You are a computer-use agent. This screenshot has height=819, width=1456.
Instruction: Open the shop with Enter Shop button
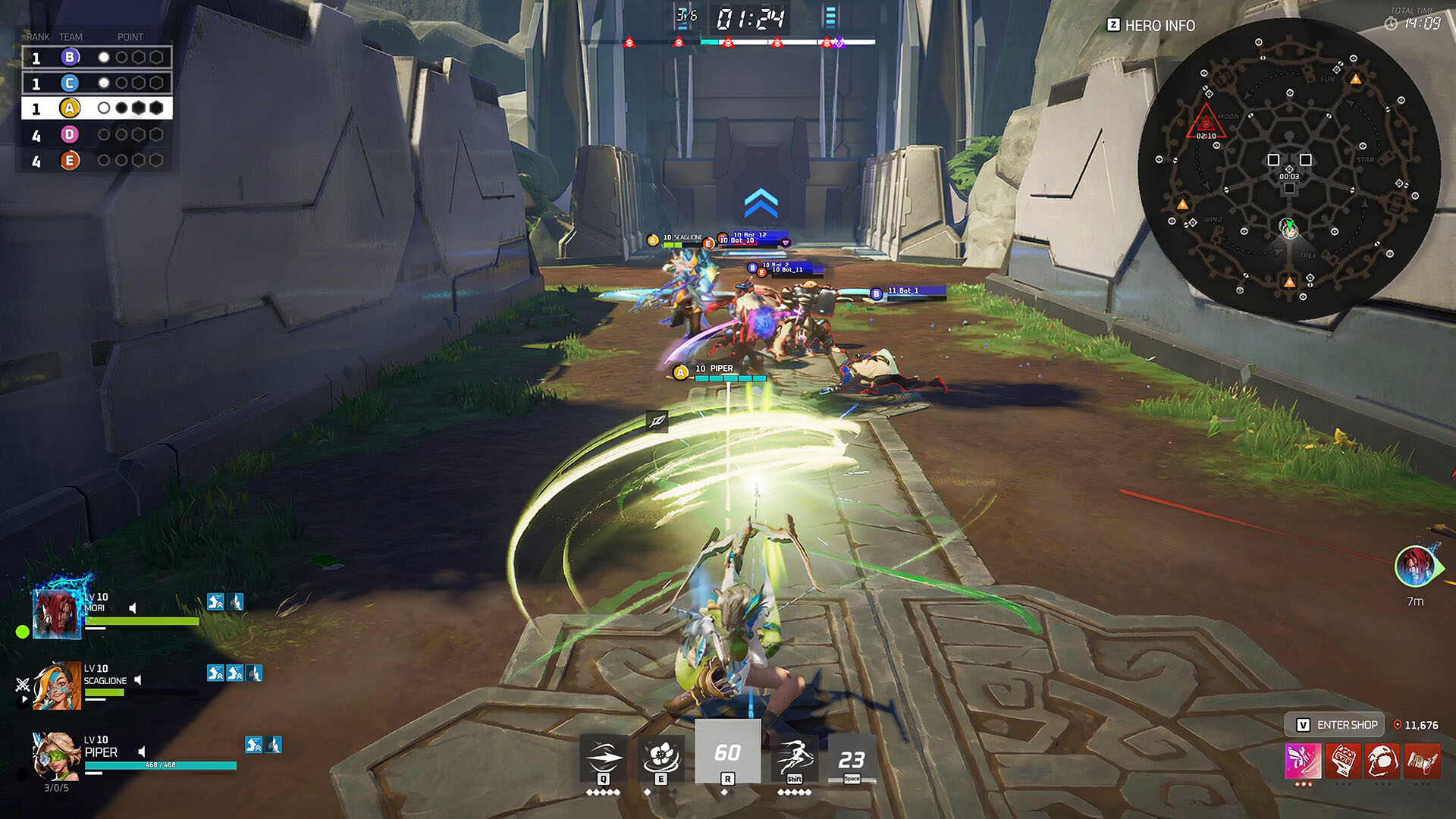point(1335,725)
